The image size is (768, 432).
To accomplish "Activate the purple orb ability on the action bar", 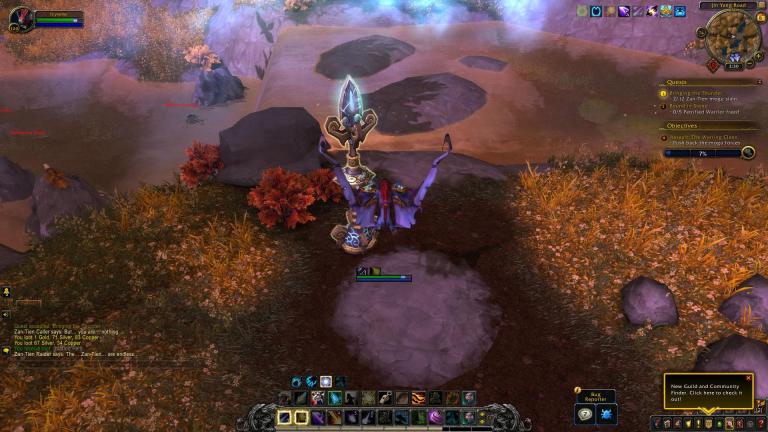I will 436,417.
